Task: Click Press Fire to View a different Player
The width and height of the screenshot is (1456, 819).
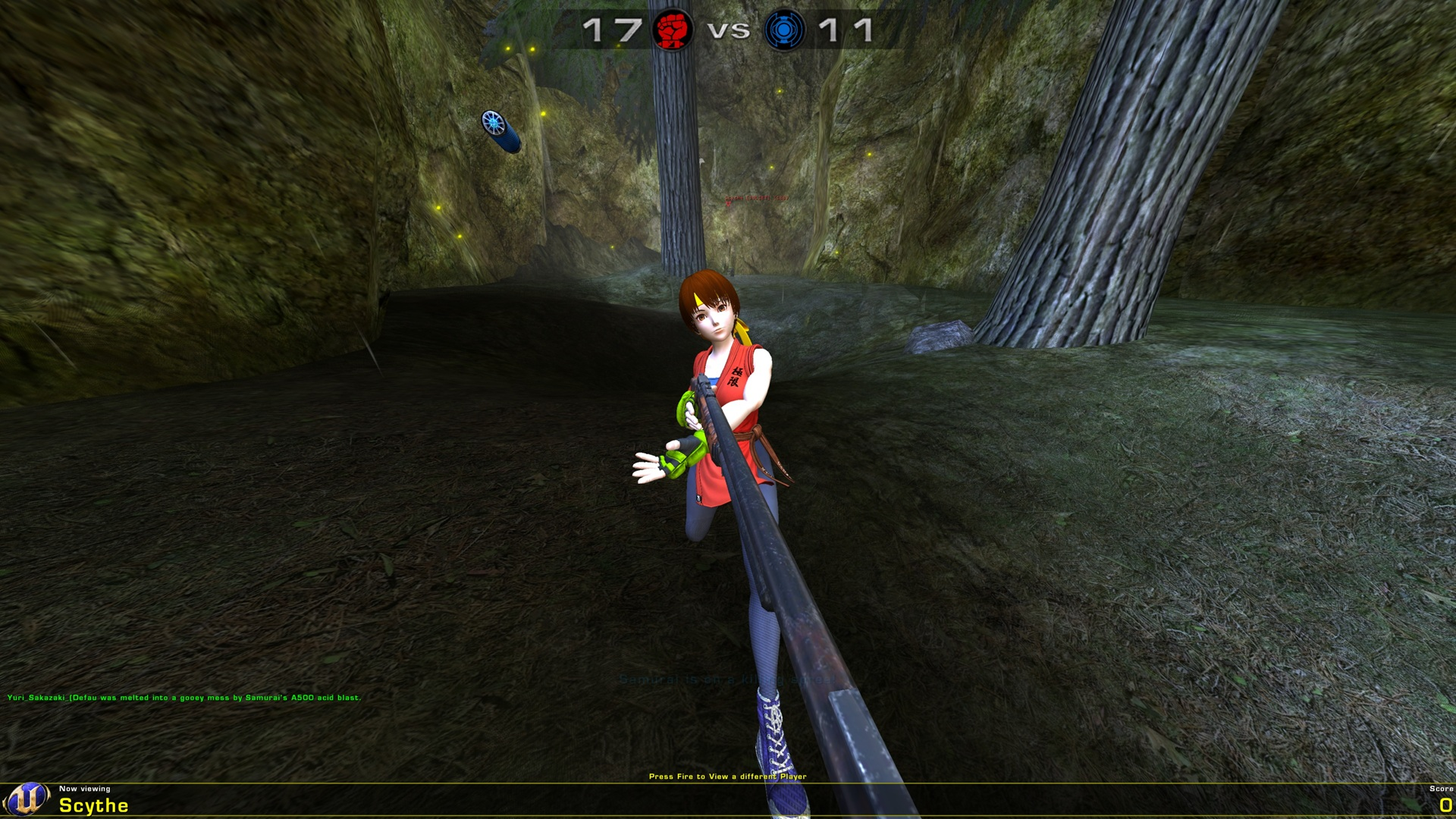Action: 728,777
